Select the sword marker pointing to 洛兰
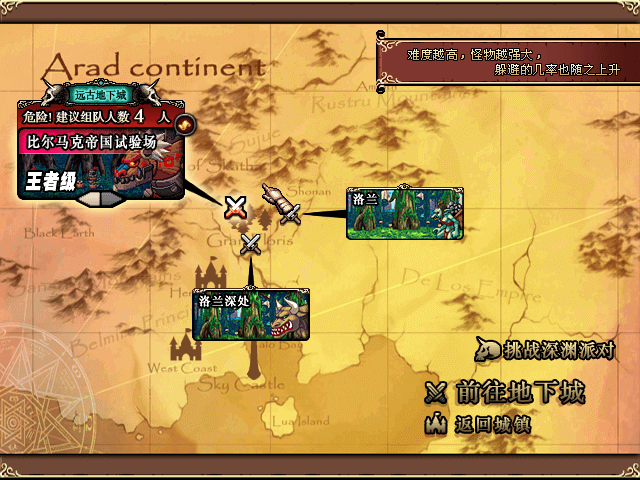The width and height of the screenshot is (640, 480). (x=281, y=204)
